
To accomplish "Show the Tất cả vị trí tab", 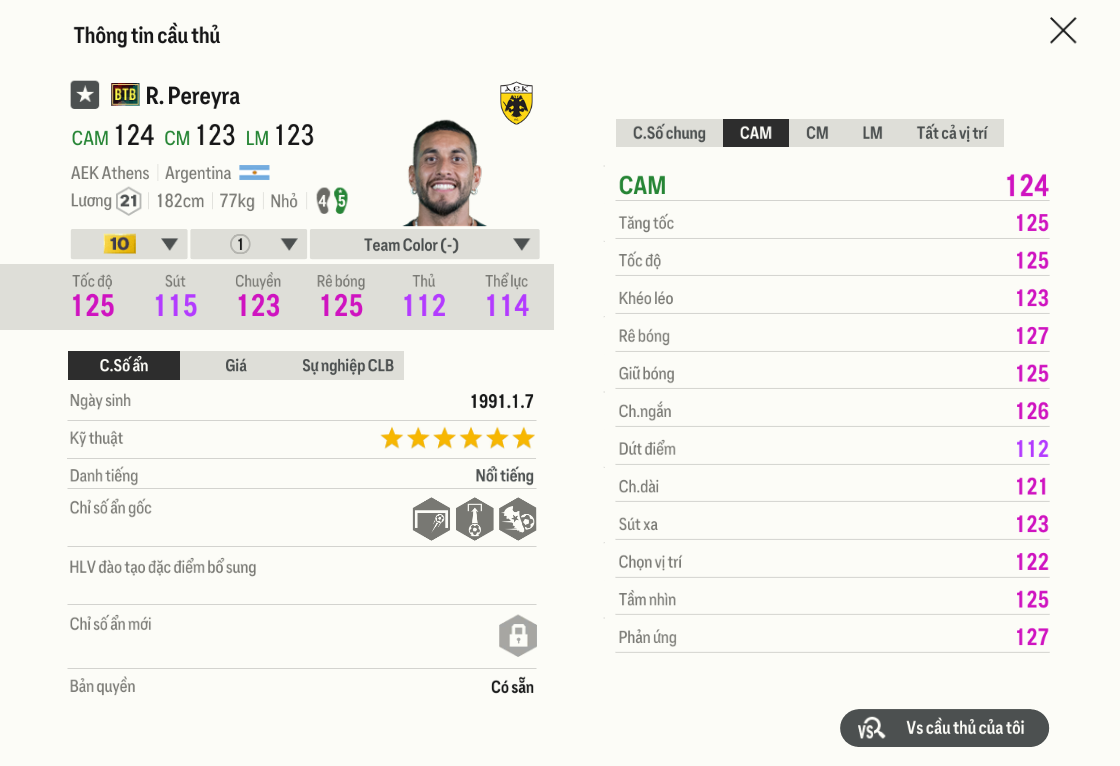I will point(951,133).
